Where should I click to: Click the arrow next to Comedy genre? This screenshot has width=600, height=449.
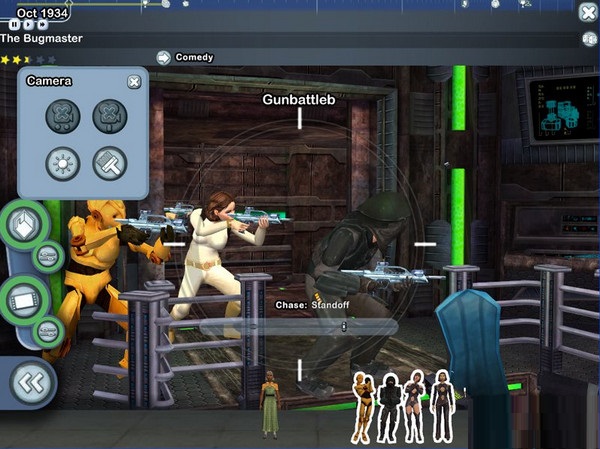pos(163,58)
